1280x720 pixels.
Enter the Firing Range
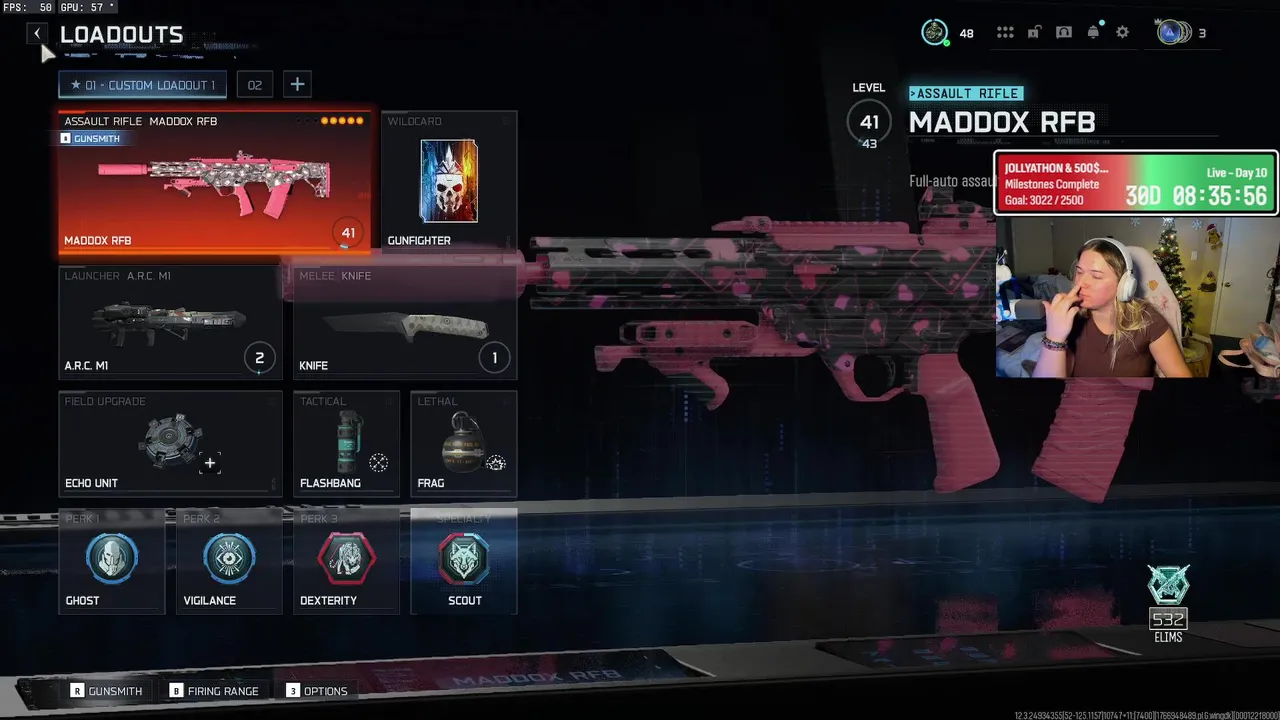pos(214,691)
